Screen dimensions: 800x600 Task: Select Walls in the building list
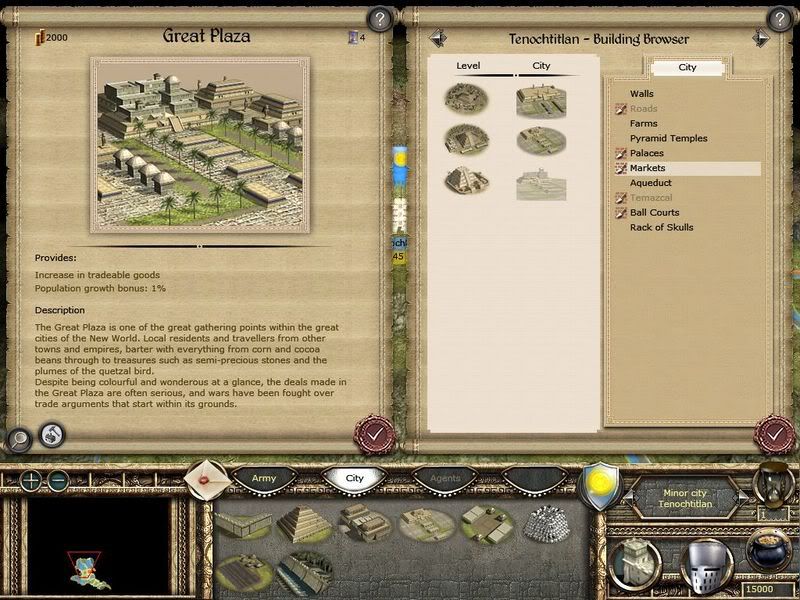[x=642, y=94]
